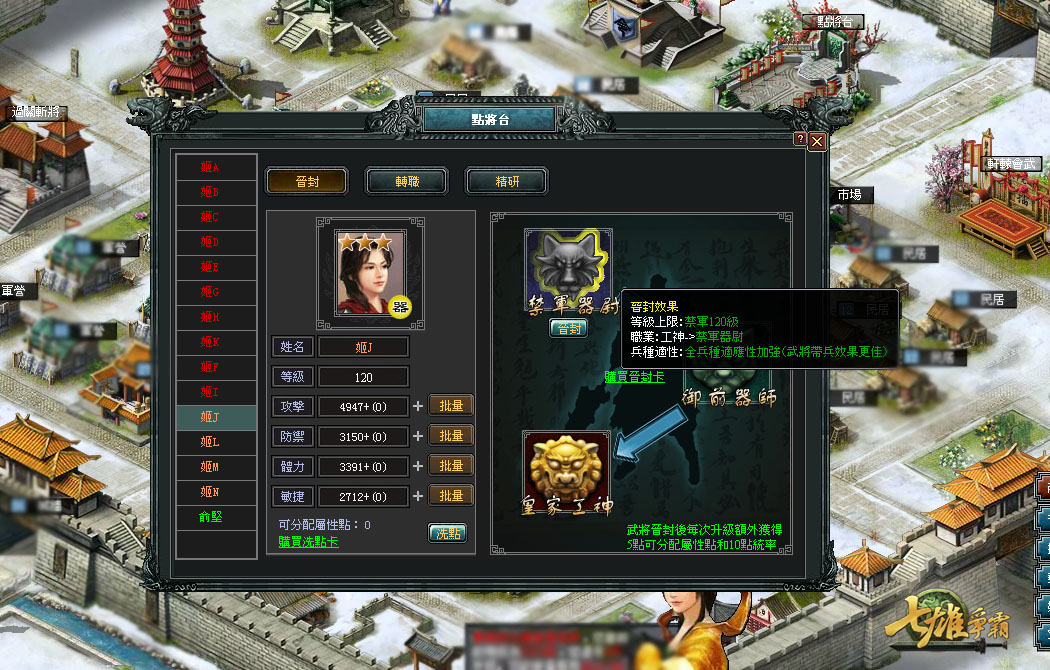Follow the 購買晉封卡 link
The image size is (1050, 670).
click(634, 377)
